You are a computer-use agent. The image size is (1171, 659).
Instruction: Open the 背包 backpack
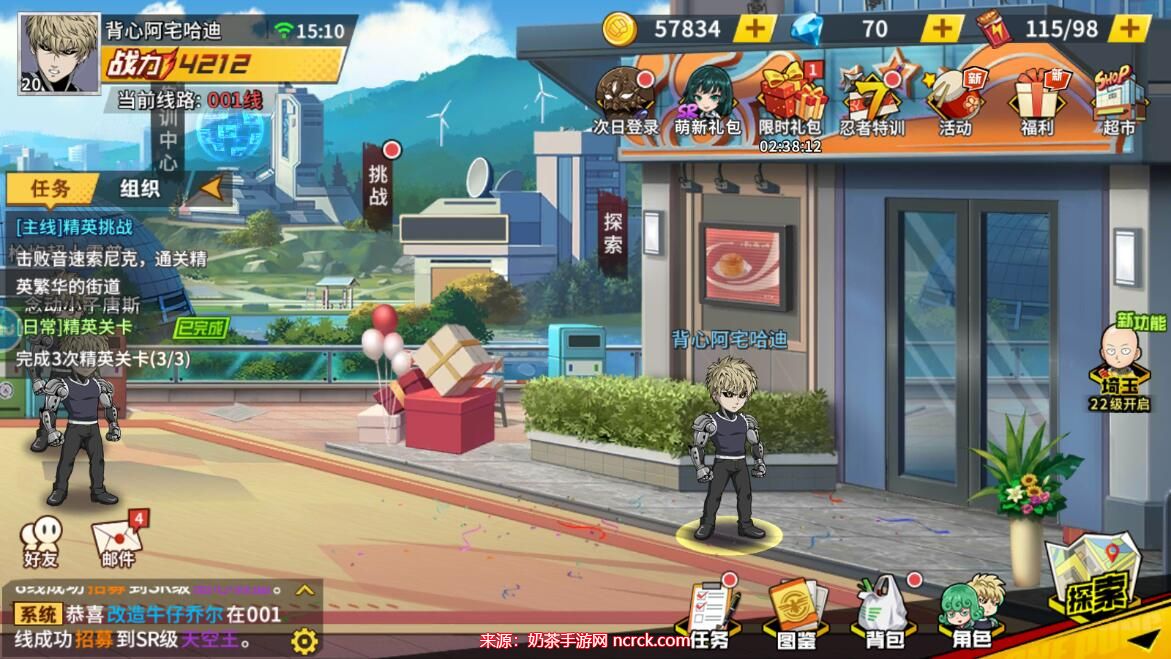pyautogui.click(x=884, y=612)
